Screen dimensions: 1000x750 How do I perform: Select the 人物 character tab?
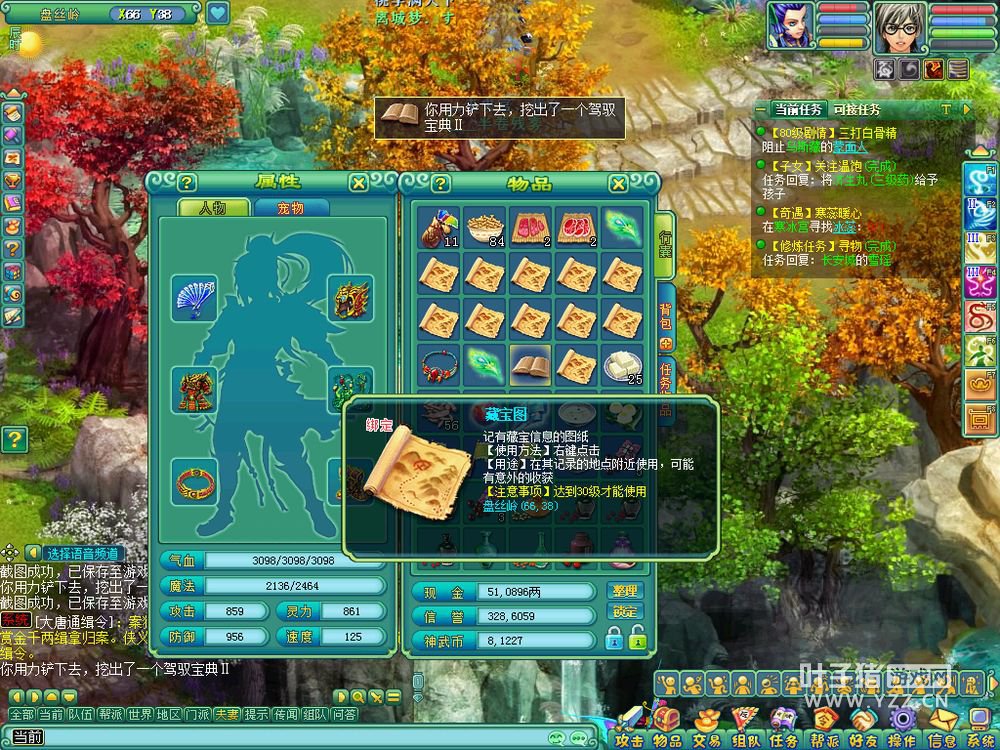[212, 208]
